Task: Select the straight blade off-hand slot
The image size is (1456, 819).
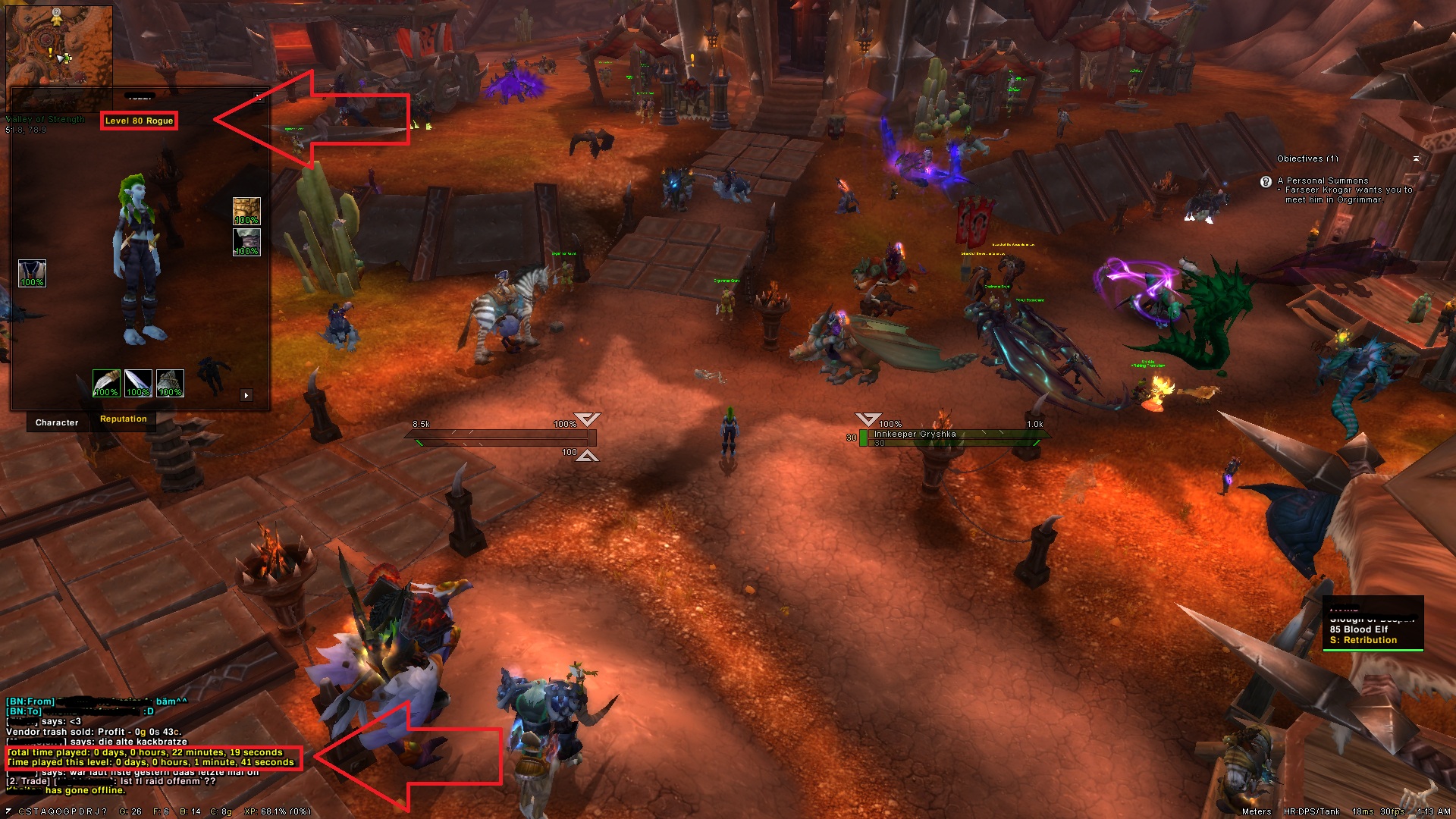Action: pos(138,384)
